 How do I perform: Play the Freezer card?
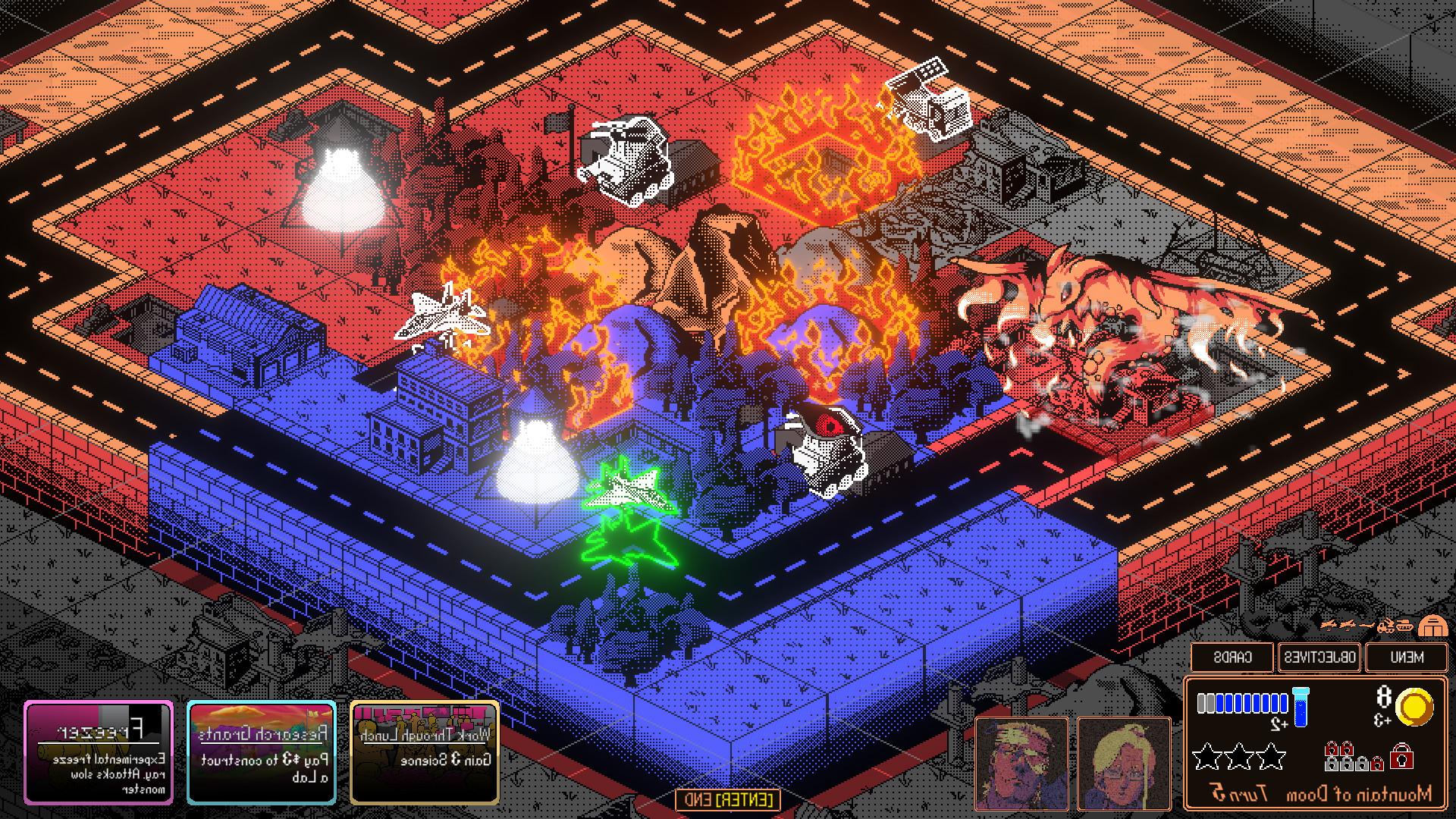(x=99, y=752)
